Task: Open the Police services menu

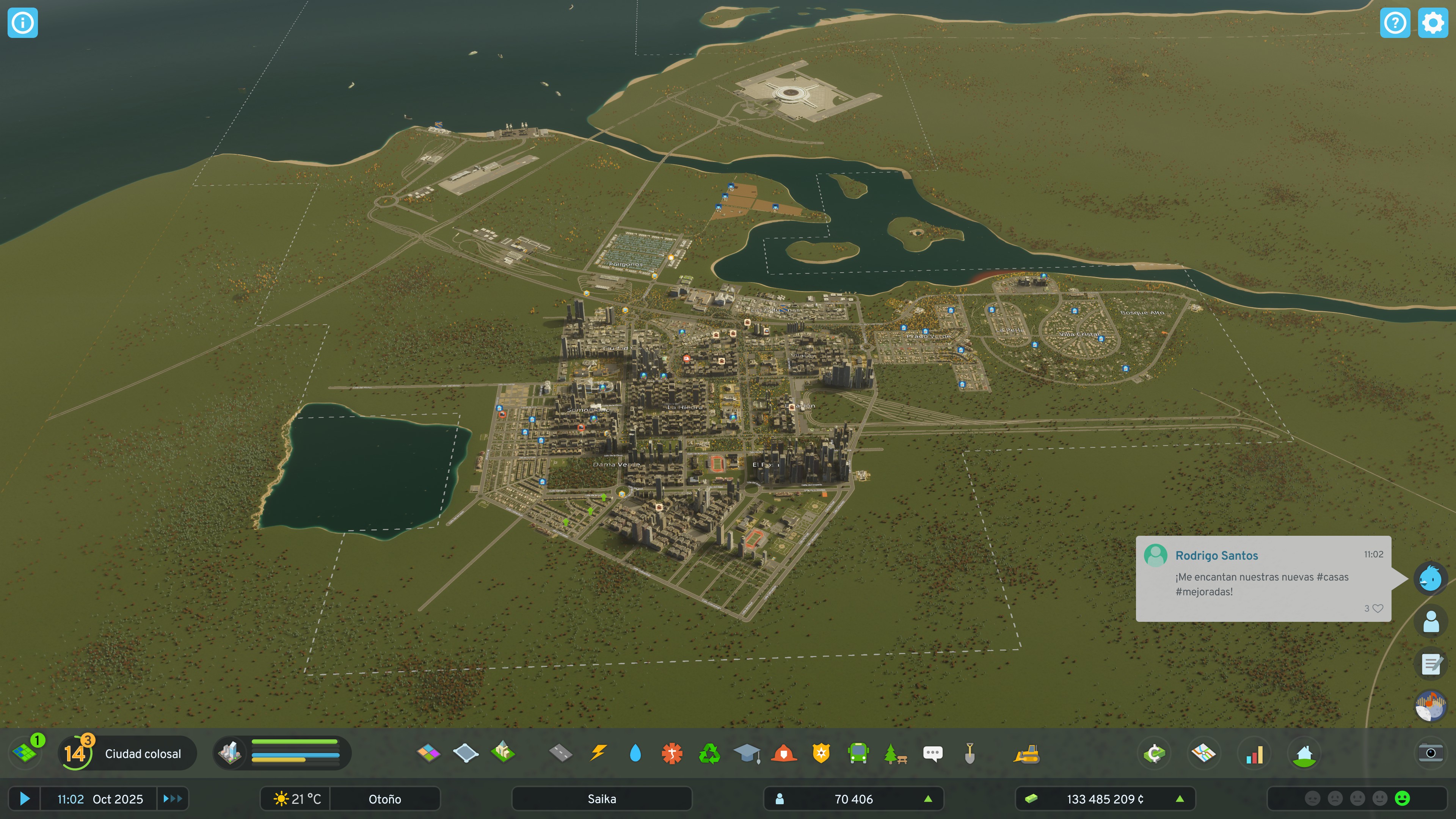Action: click(x=821, y=753)
